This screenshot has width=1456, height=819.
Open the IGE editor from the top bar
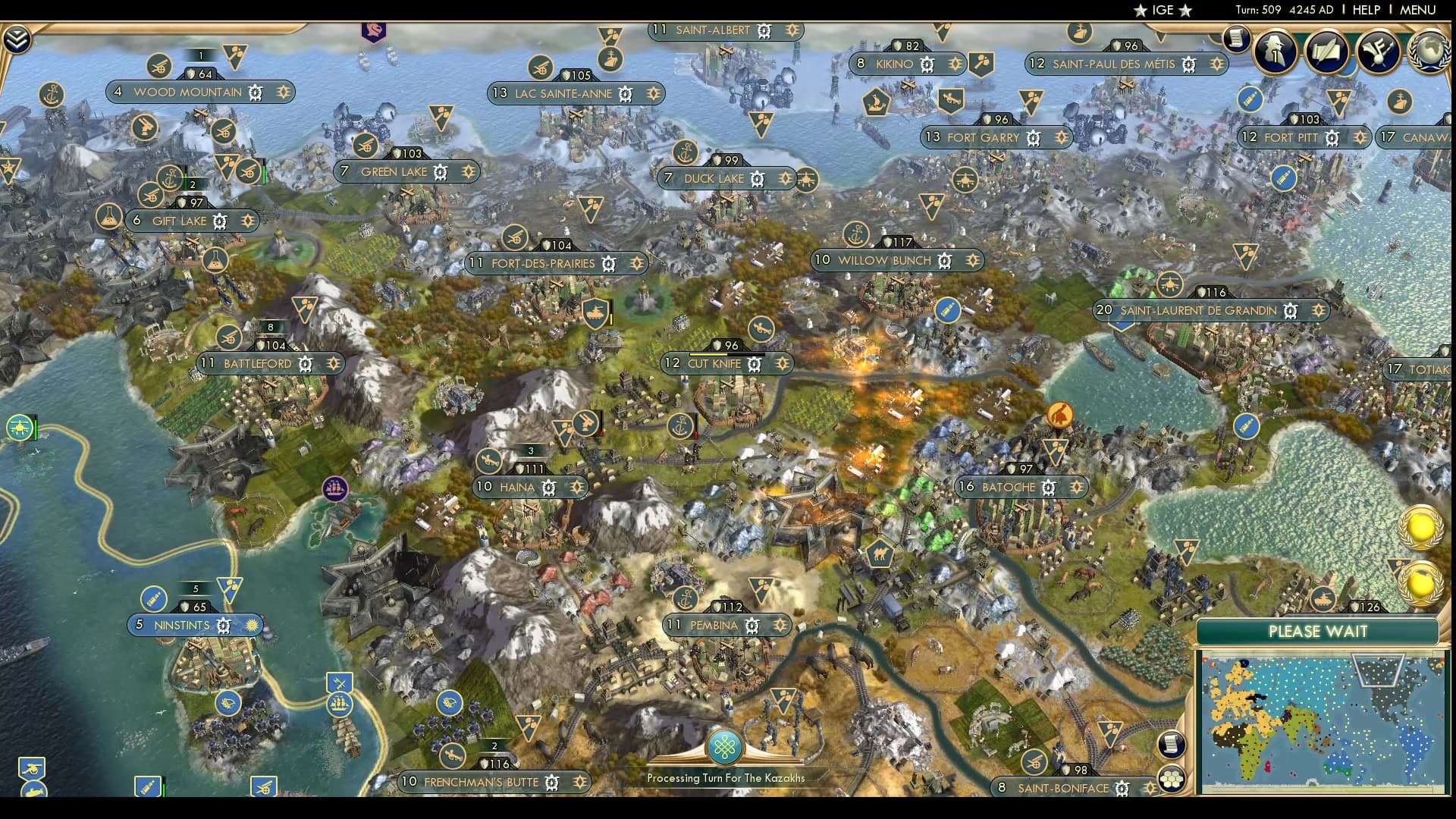[x=1163, y=10]
